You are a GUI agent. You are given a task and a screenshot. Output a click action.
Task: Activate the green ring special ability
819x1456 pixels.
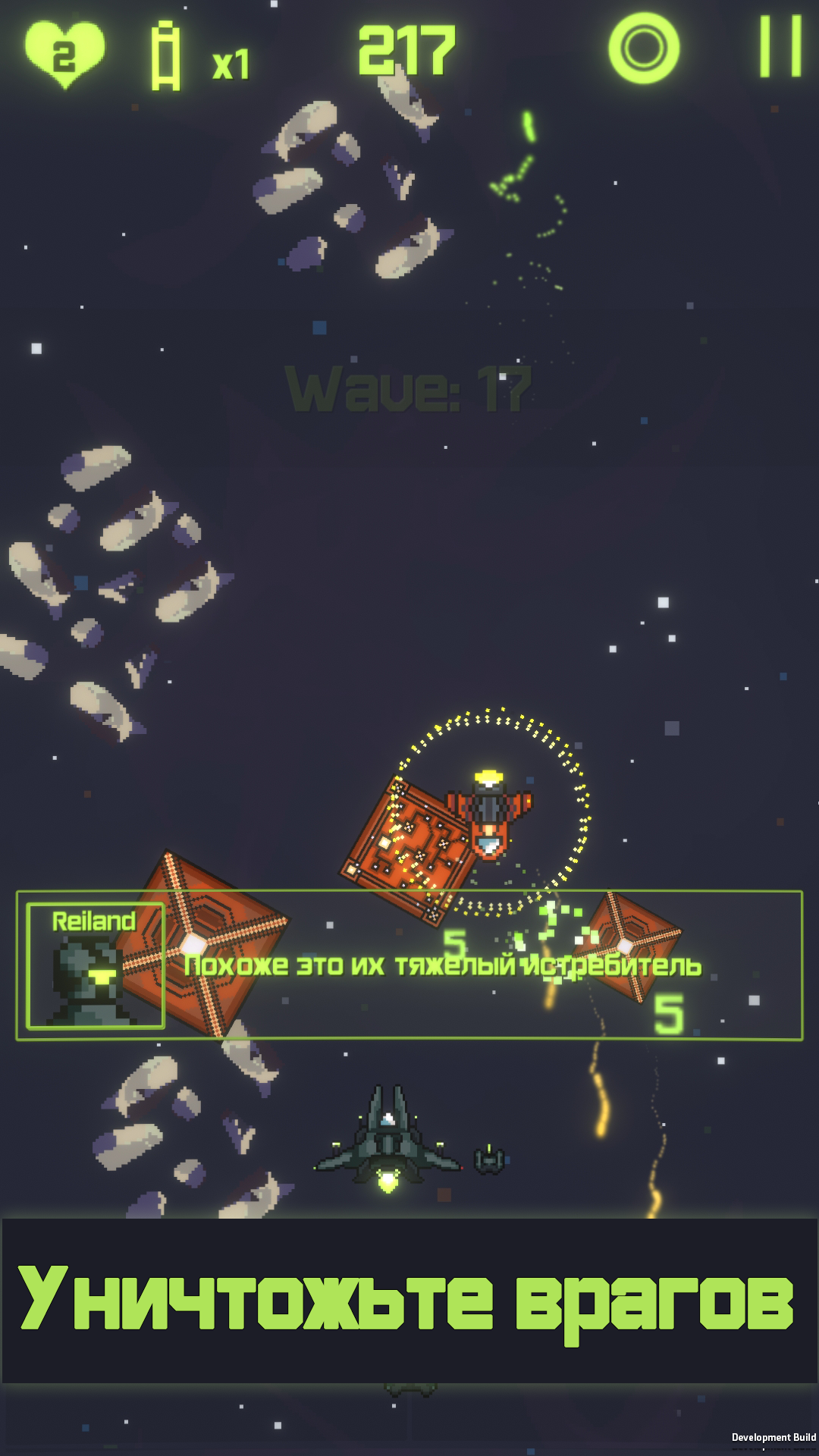(x=644, y=49)
